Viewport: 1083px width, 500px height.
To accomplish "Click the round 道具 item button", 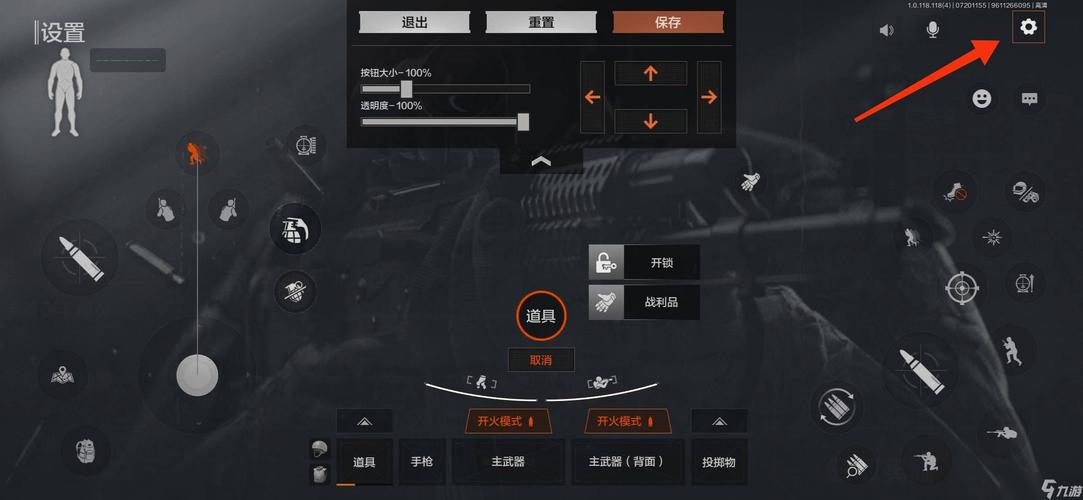I will 541,316.
